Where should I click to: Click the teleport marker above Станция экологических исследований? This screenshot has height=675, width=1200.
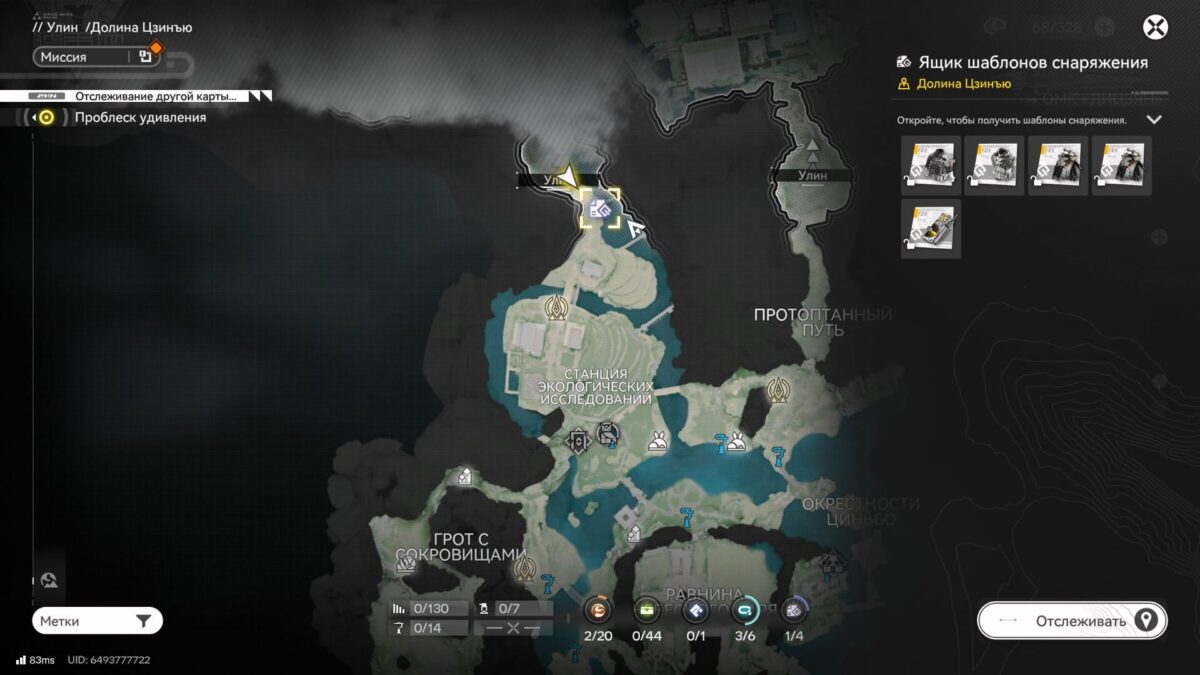click(556, 309)
